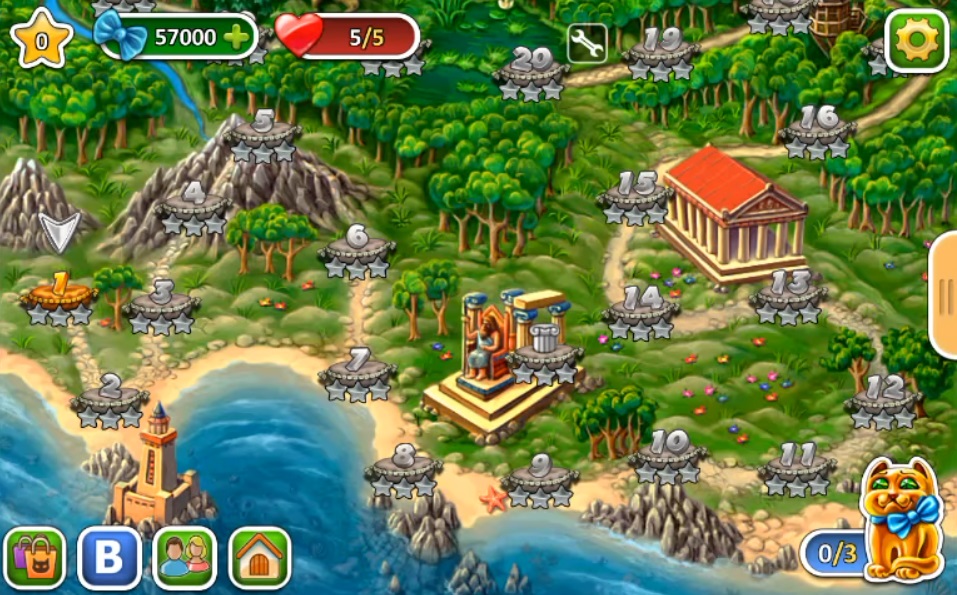Screen dimensions: 957x595
Task: Tap the wrench tool icon
Action: (x=587, y=43)
